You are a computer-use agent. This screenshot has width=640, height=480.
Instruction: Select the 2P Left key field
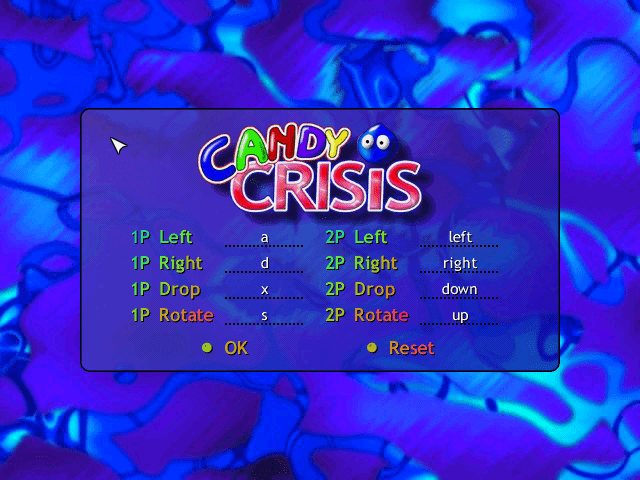(459, 238)
